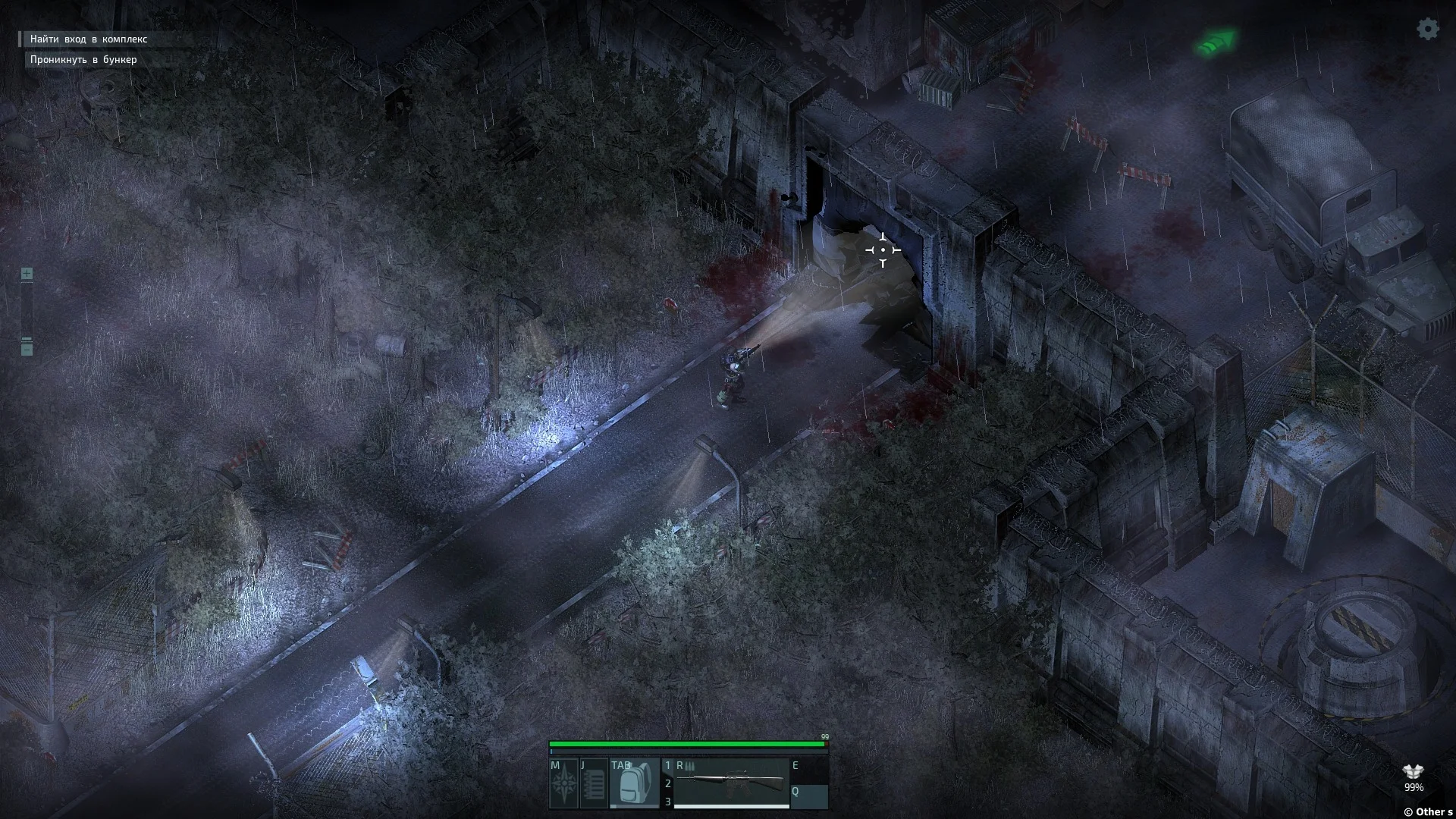The height and width of the screenshot is (819, 1456).
Task: Switch to weapon slot 2
Action: point(668,783)
